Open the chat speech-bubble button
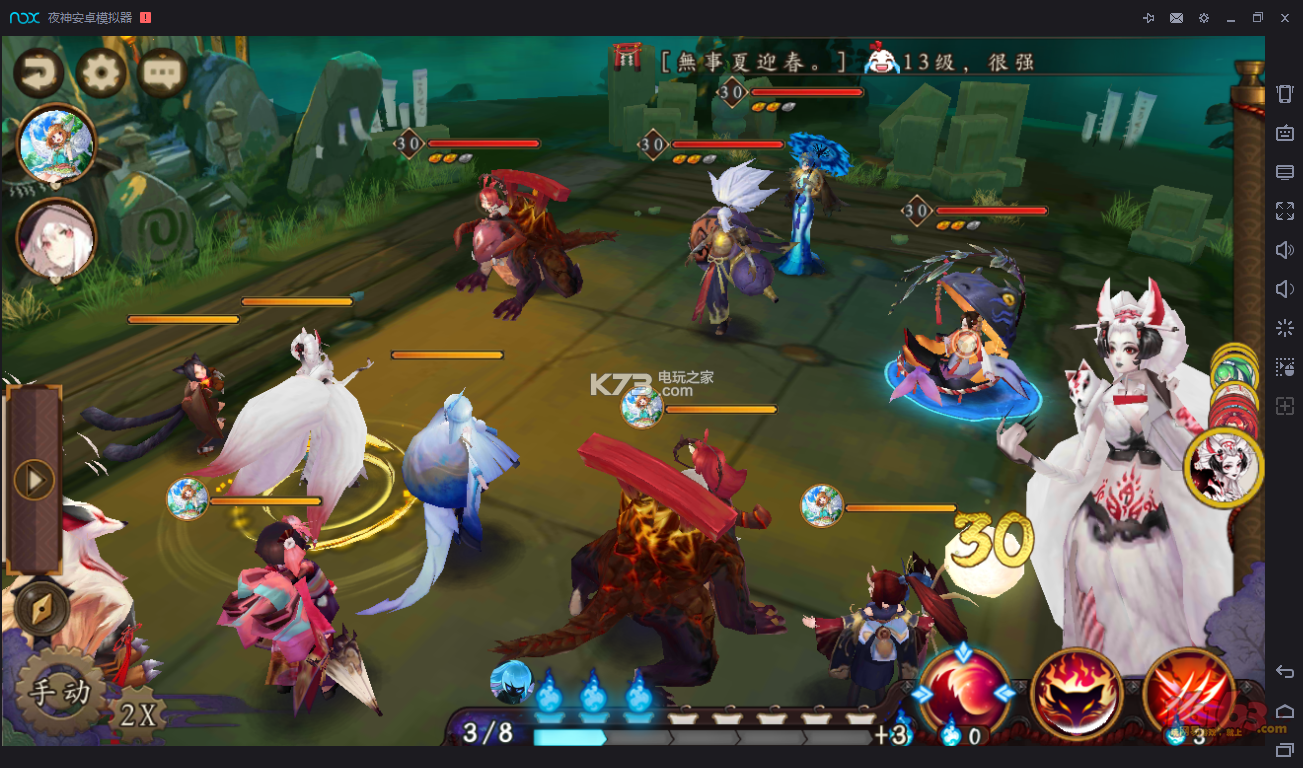Viewport: 1303px width, 768px height. [162, 72]
